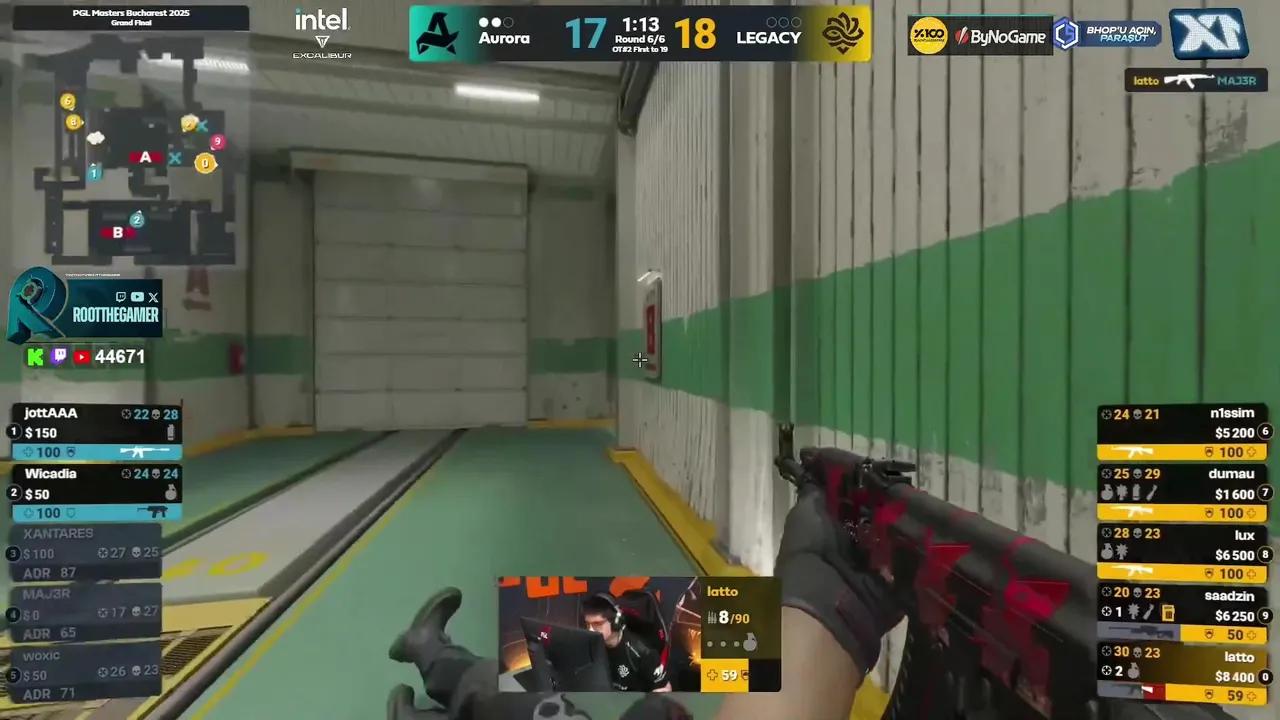Open the ROOTTHEGAMER channel name
The image size is (1280, 720).
click(x=115, y=315)
